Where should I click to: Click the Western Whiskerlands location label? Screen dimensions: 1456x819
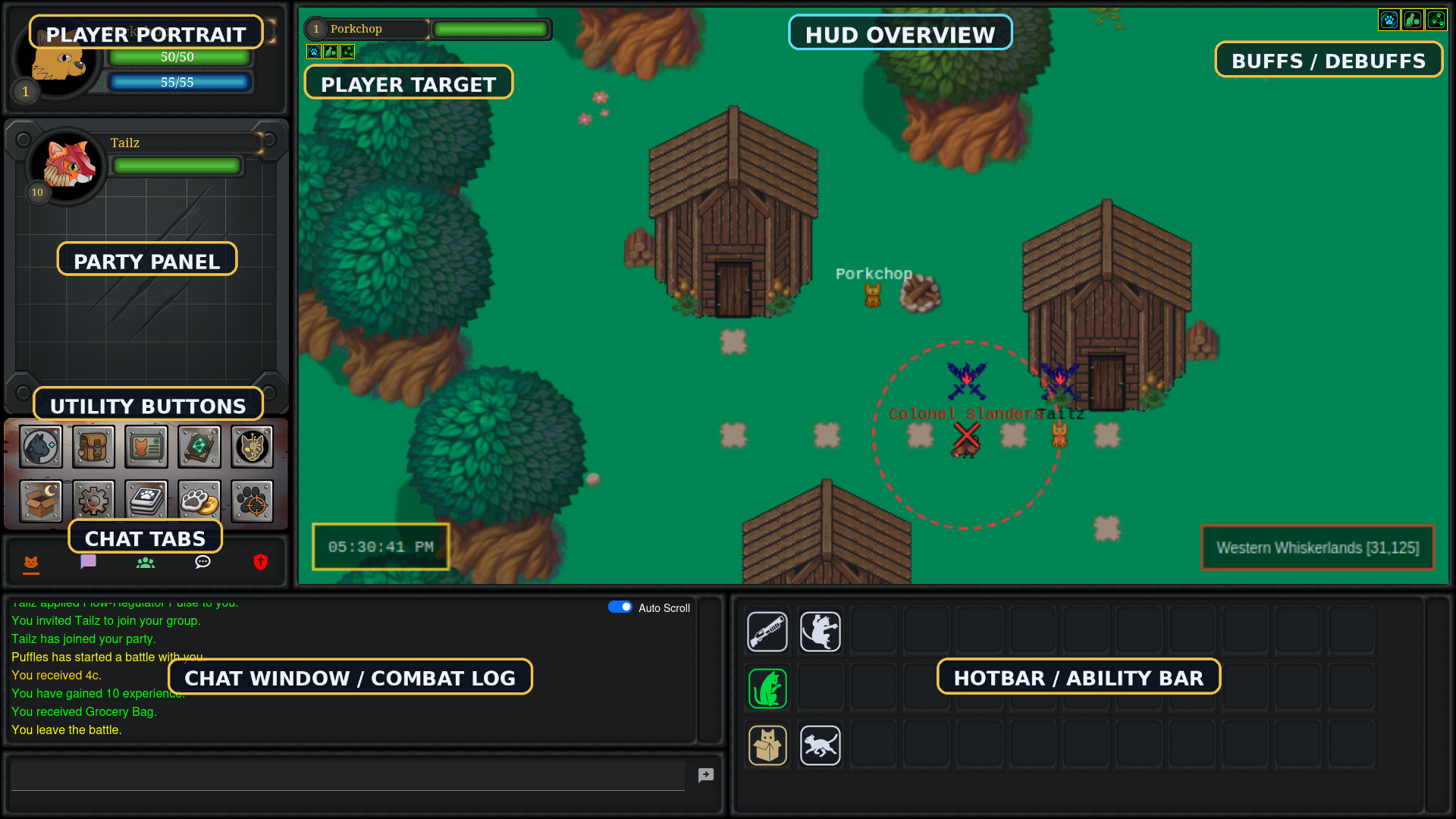(x=1317, y=548)
